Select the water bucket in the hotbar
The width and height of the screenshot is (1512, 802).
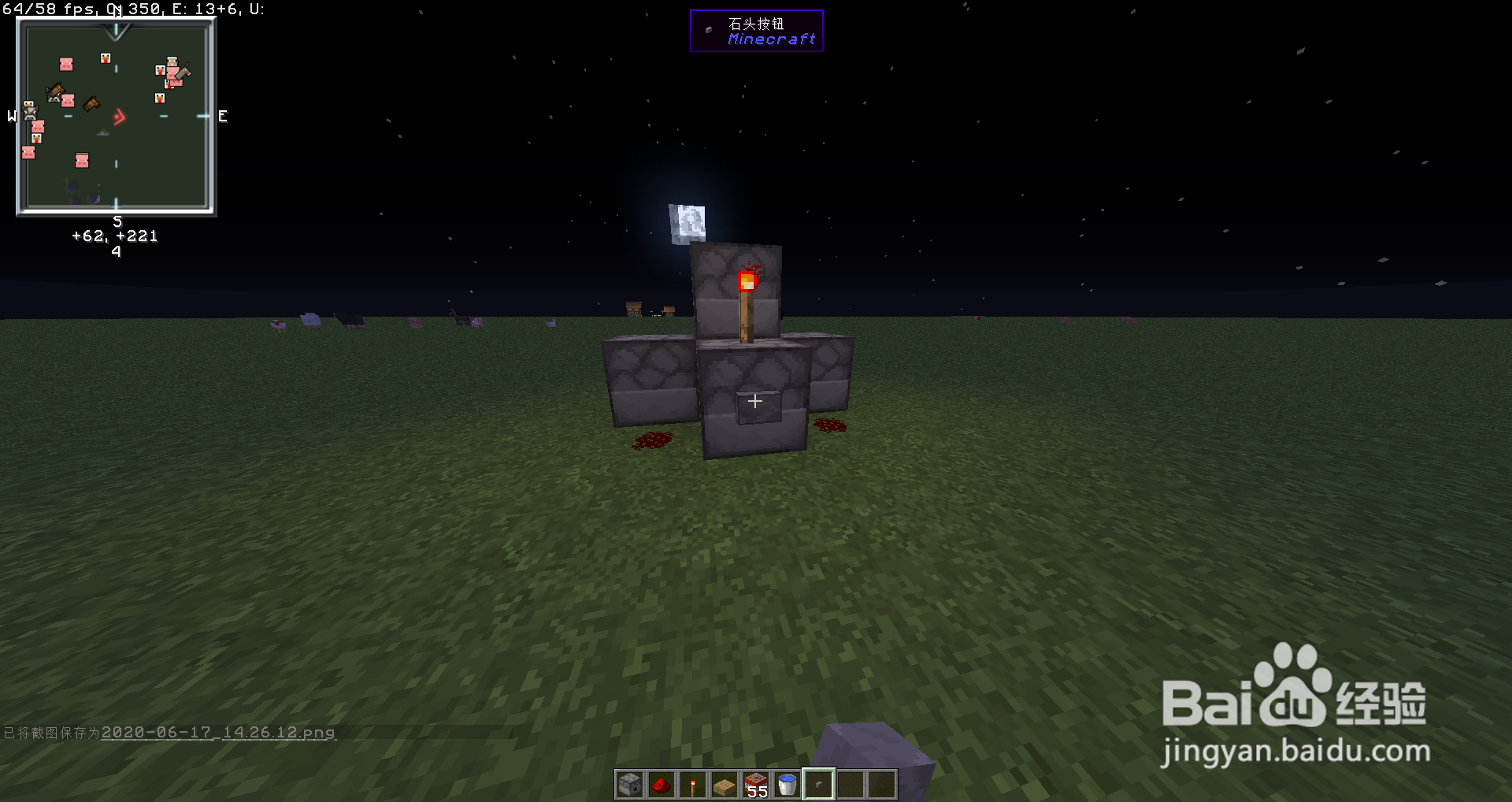786,785
